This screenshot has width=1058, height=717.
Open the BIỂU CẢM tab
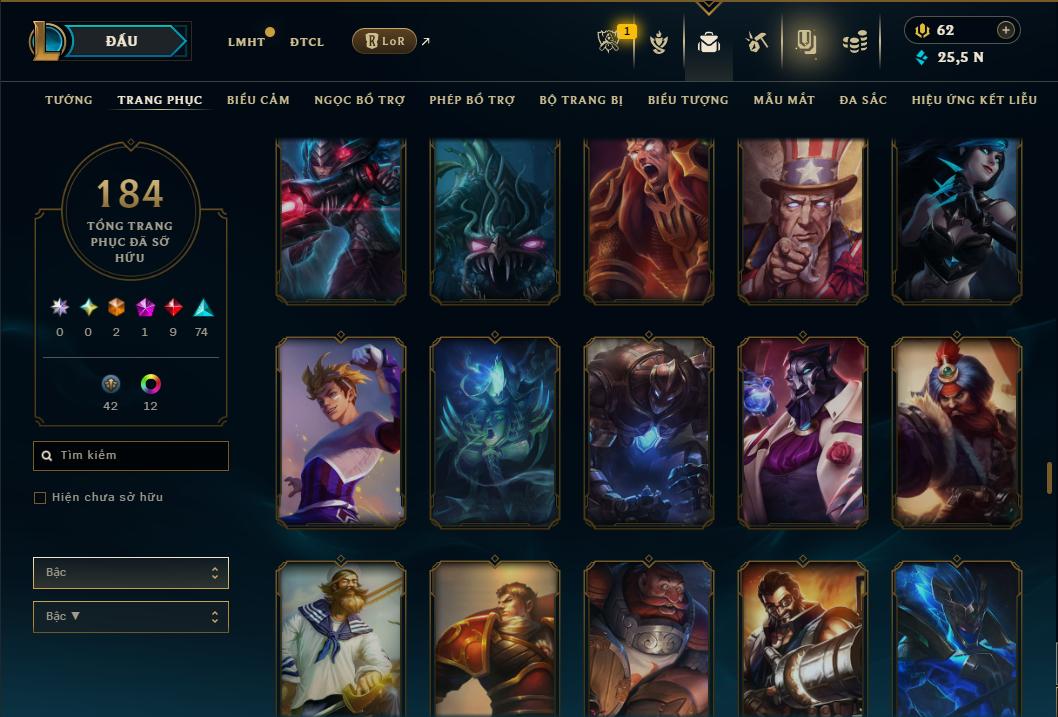click(x=258, y=100)
